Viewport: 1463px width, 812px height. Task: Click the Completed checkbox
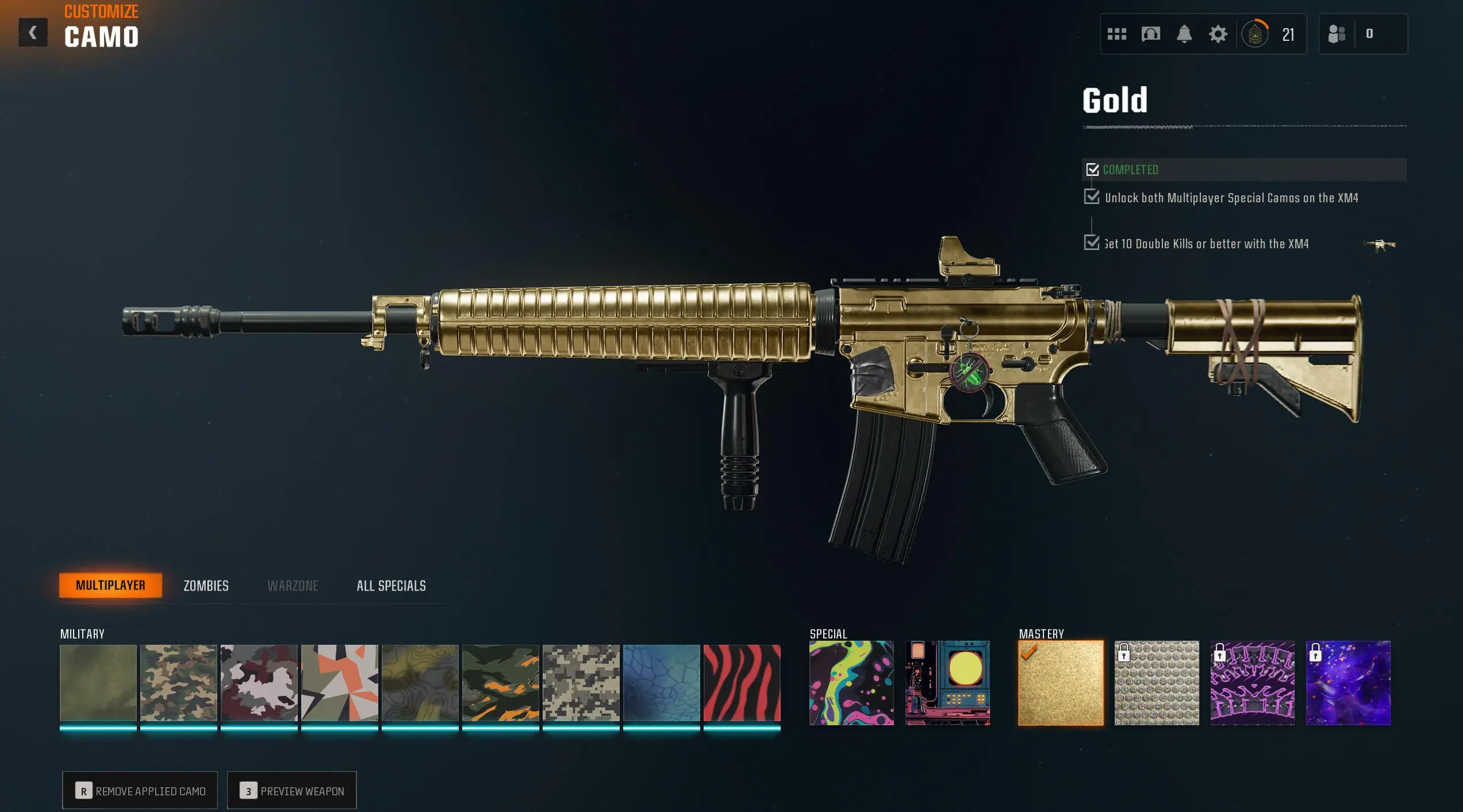point(1093,170)
